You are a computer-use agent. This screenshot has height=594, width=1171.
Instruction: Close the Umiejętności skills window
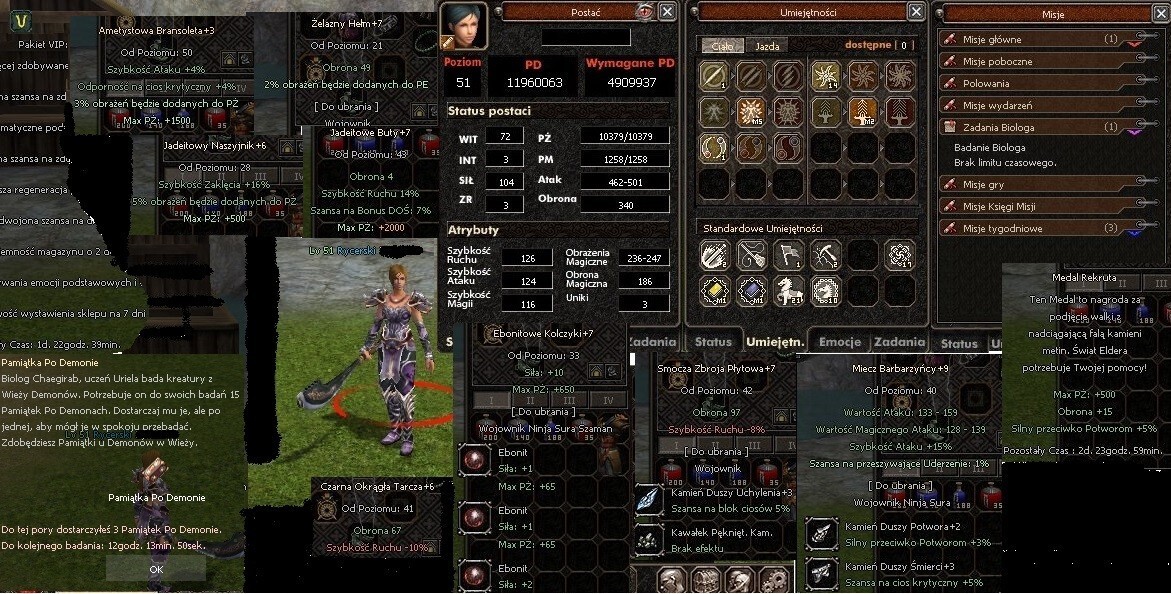(915, 11)
